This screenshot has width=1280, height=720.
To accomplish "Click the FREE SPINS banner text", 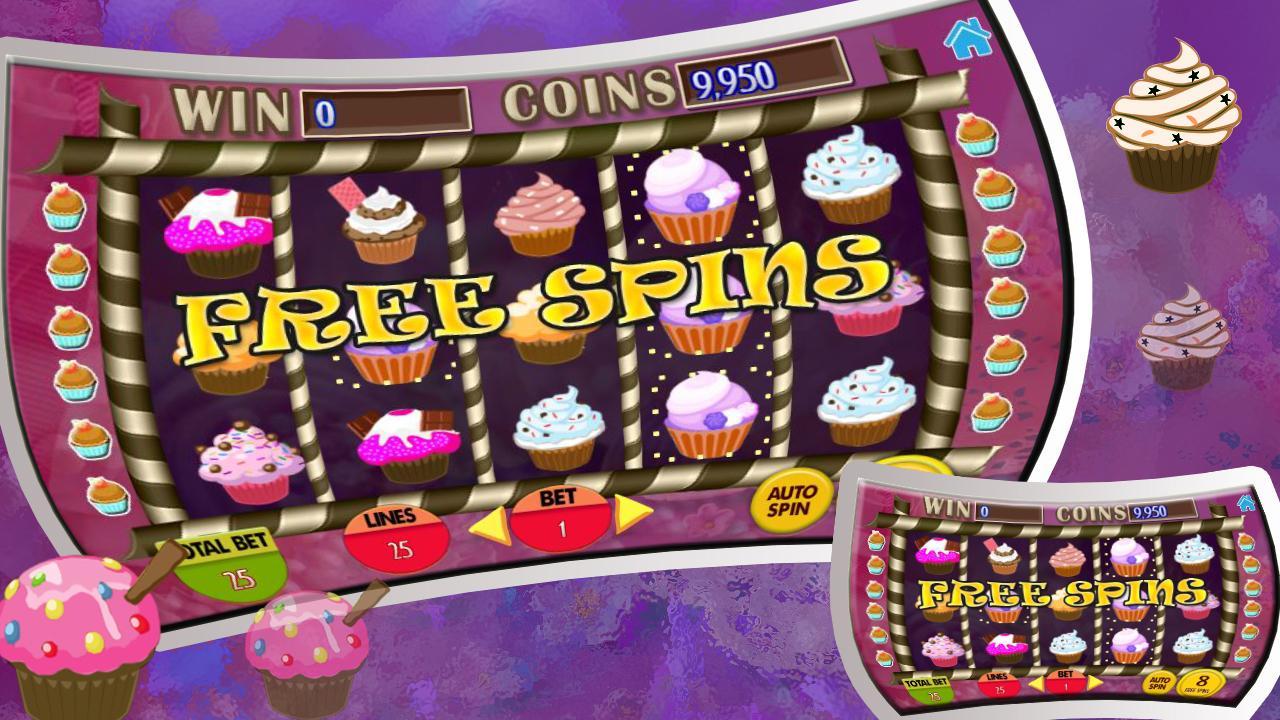I will click(x=525, y=300).
